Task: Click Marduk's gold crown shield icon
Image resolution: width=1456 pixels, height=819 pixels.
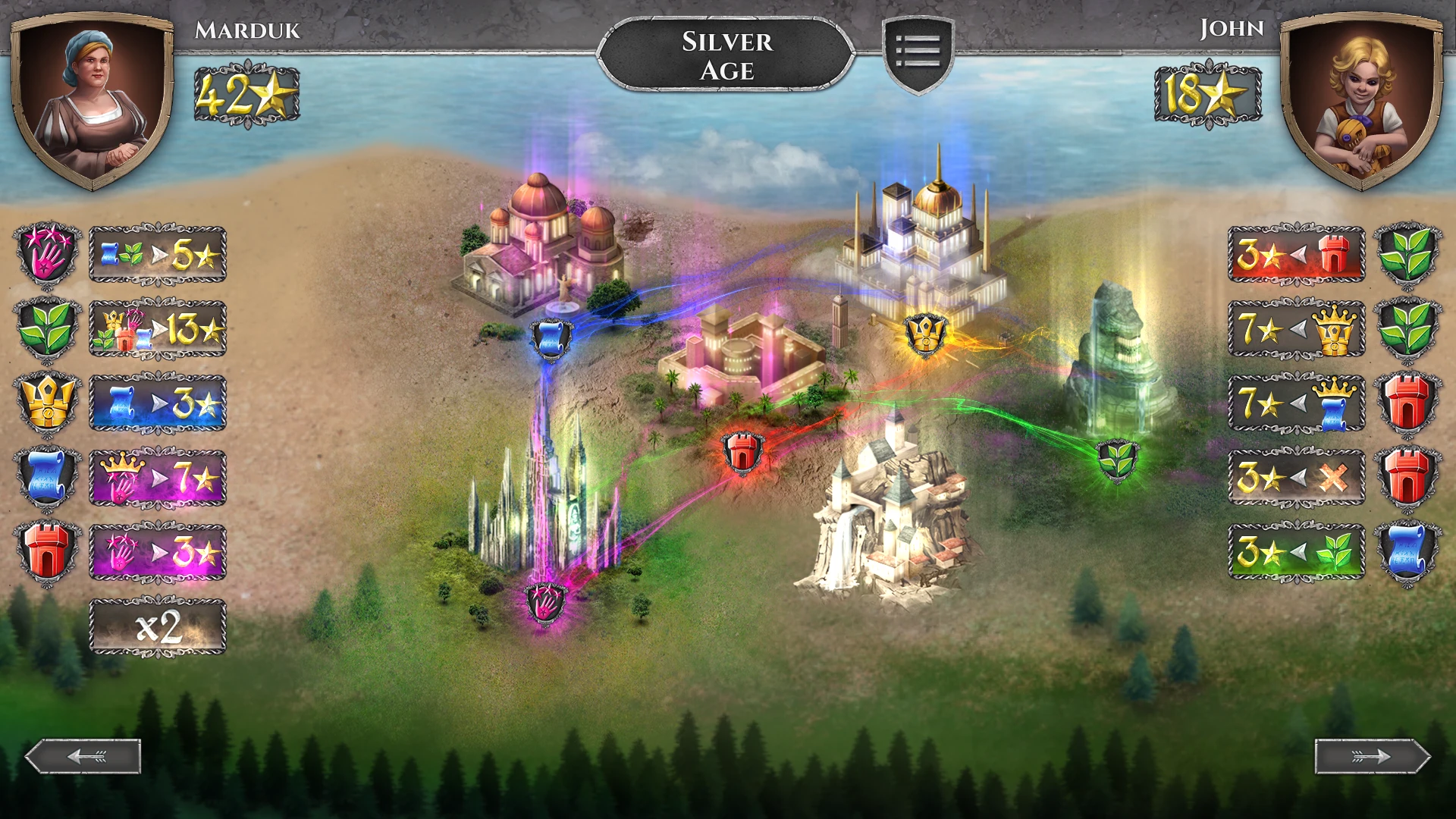Action: pos(47,403)
